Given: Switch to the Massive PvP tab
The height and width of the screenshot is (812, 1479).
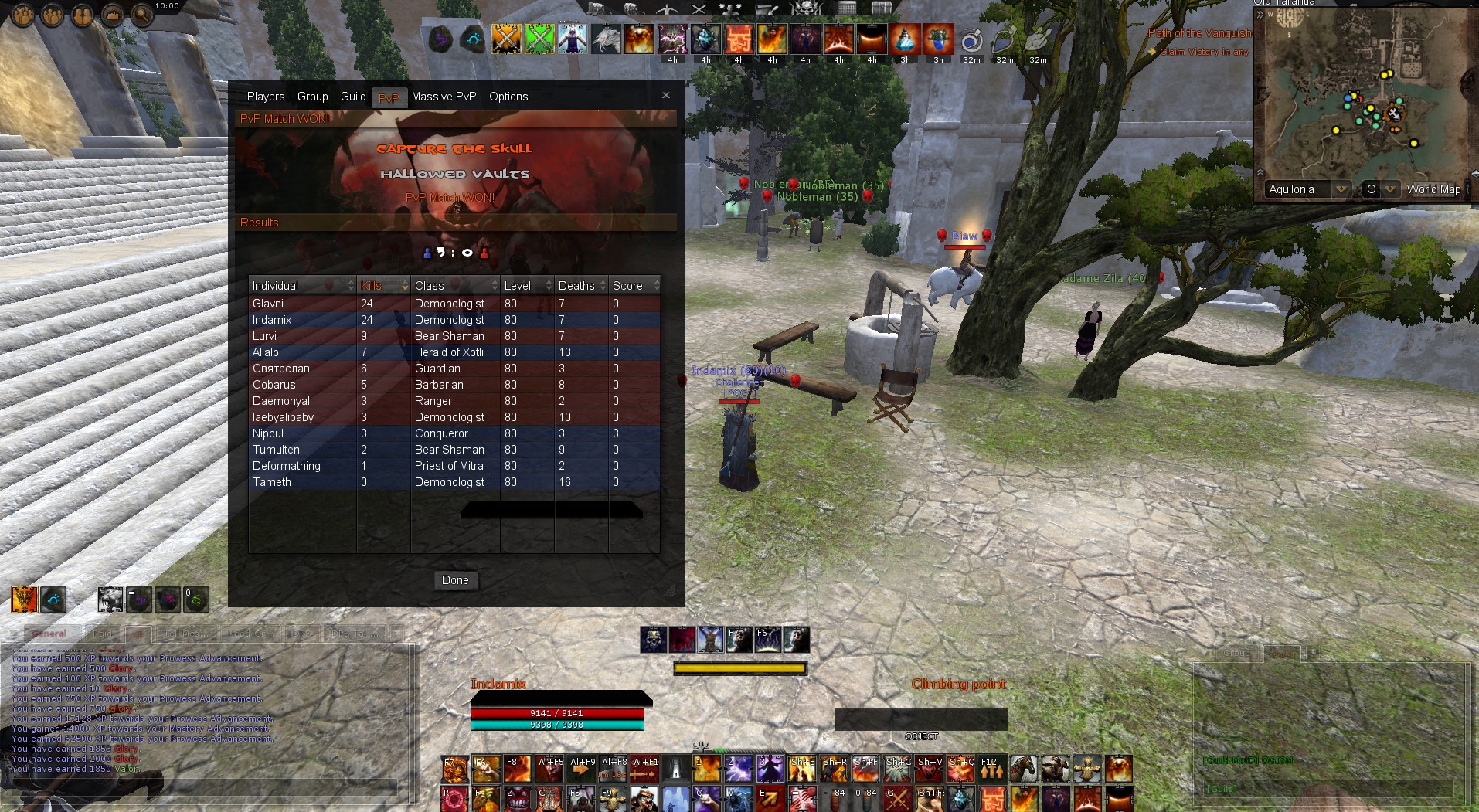Looking at the screenshot, I should point(444,97).
